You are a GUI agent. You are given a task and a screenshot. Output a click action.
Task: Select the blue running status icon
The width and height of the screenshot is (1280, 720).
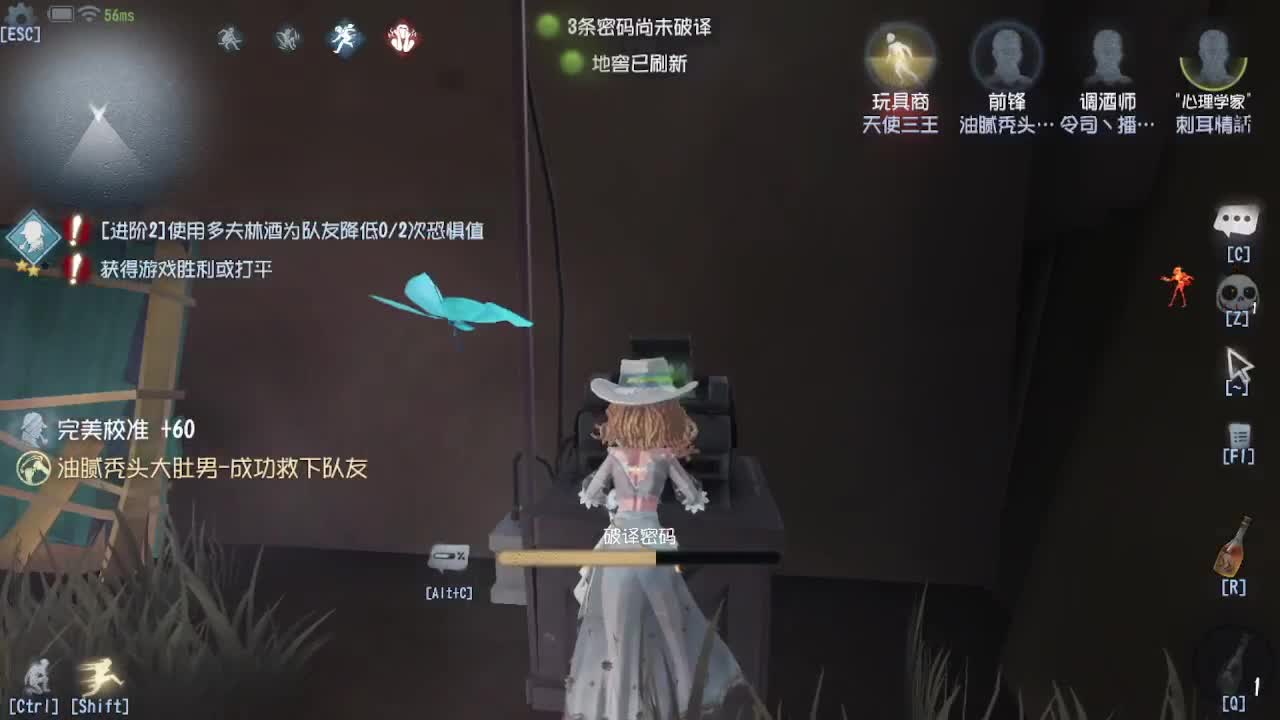(344, 38)
